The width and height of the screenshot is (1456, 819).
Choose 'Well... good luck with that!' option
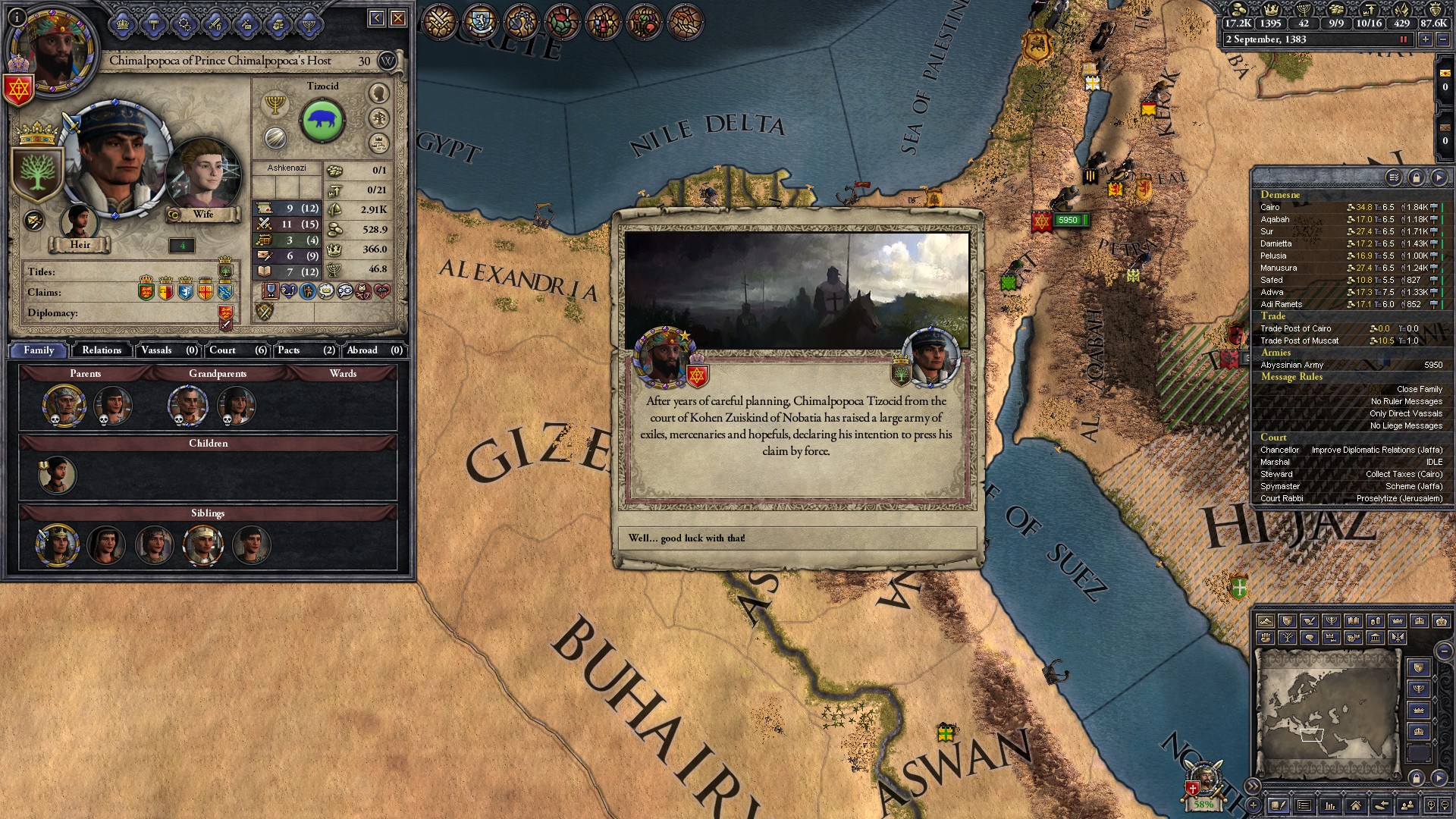pyautogui.click(x=796, y=538)
